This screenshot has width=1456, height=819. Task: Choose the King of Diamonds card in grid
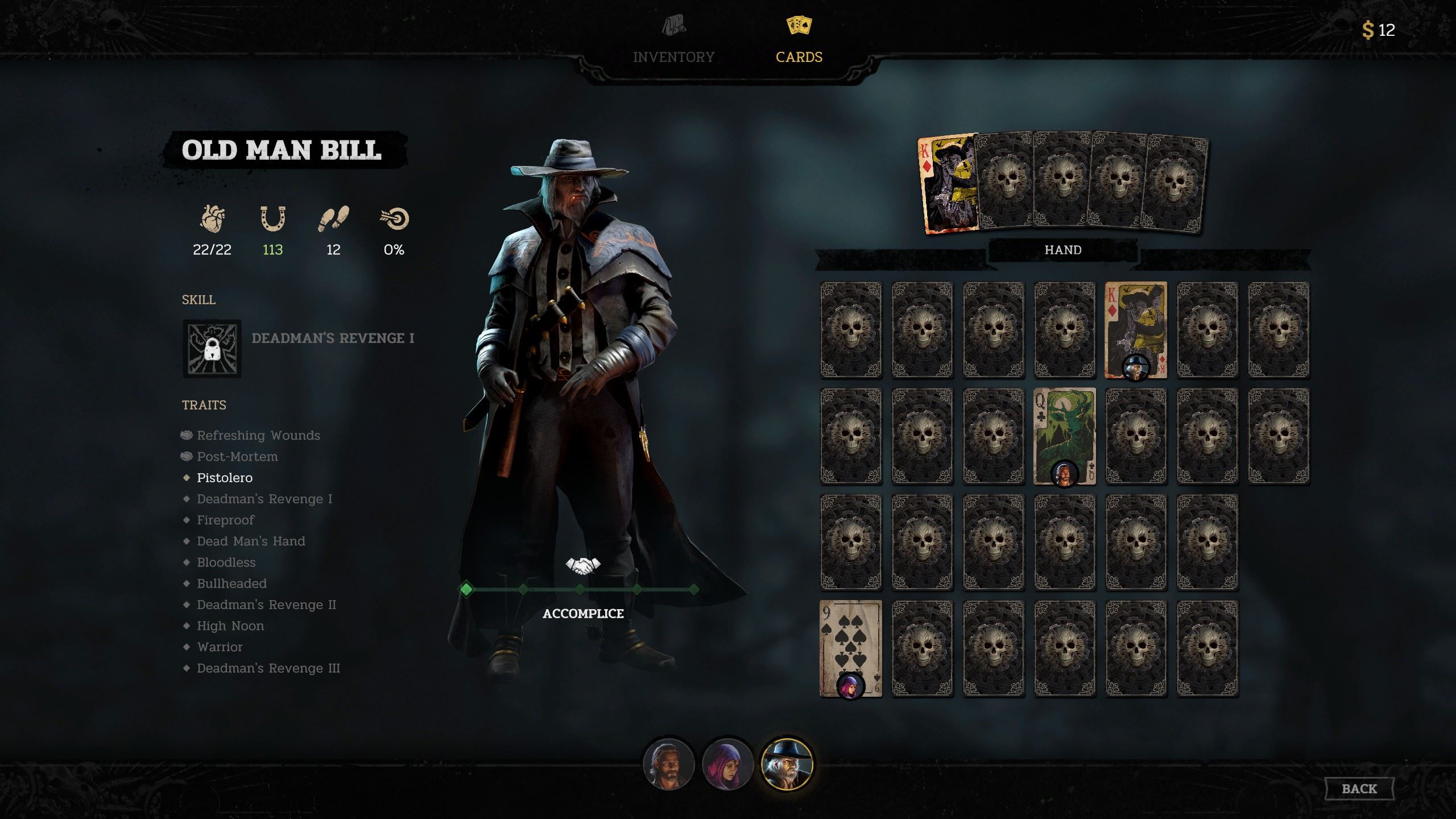coord(1135,329)
